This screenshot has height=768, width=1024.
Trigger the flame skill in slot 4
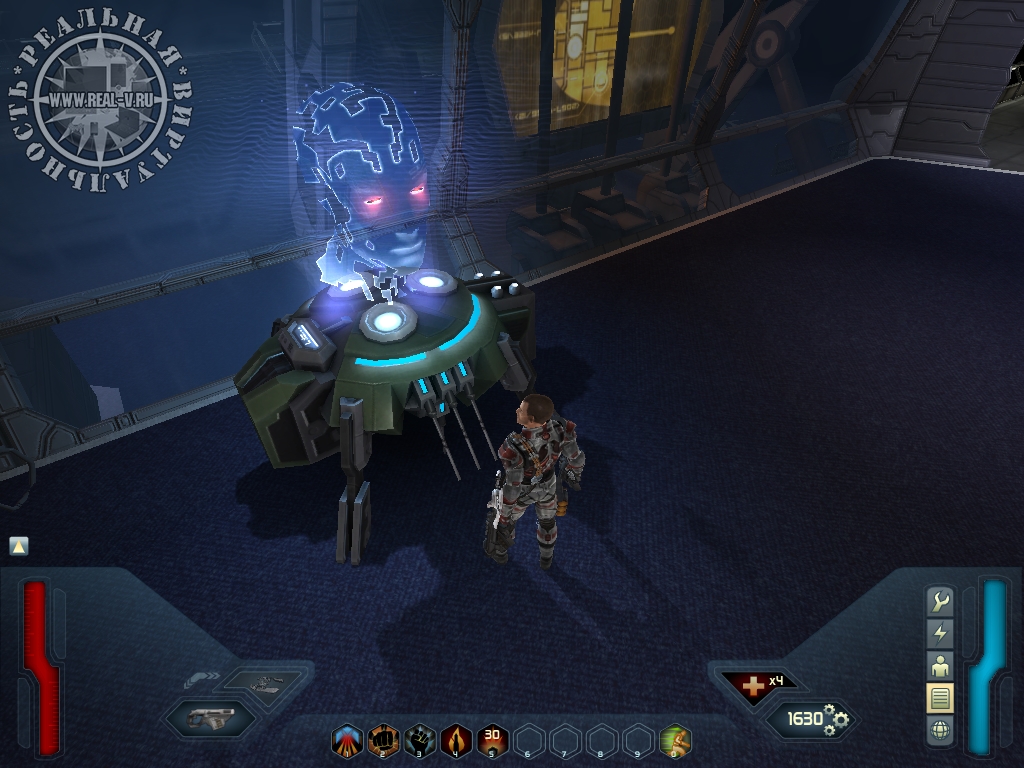coord(456,741)
